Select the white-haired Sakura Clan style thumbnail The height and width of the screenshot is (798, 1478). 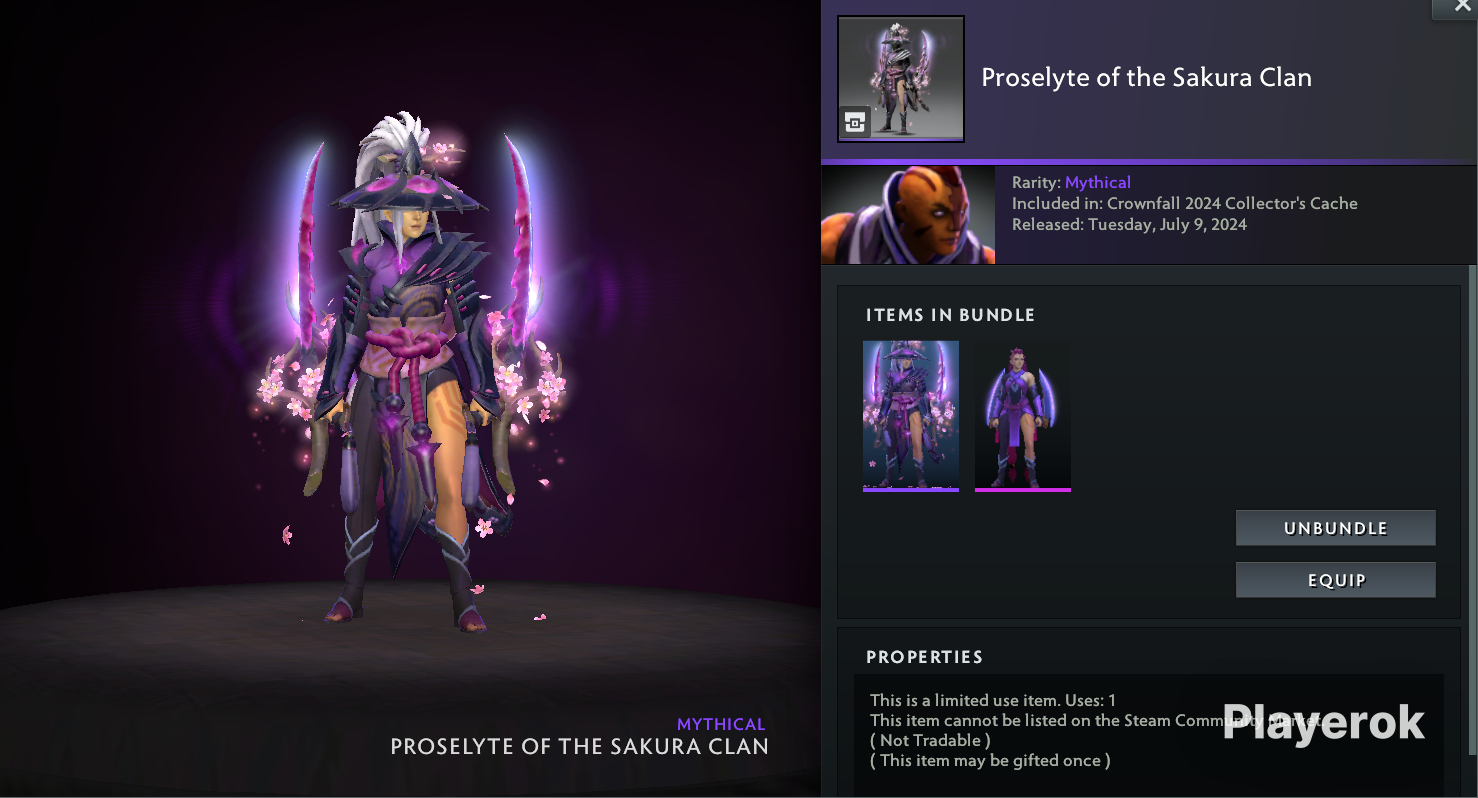tap(910, 415)
